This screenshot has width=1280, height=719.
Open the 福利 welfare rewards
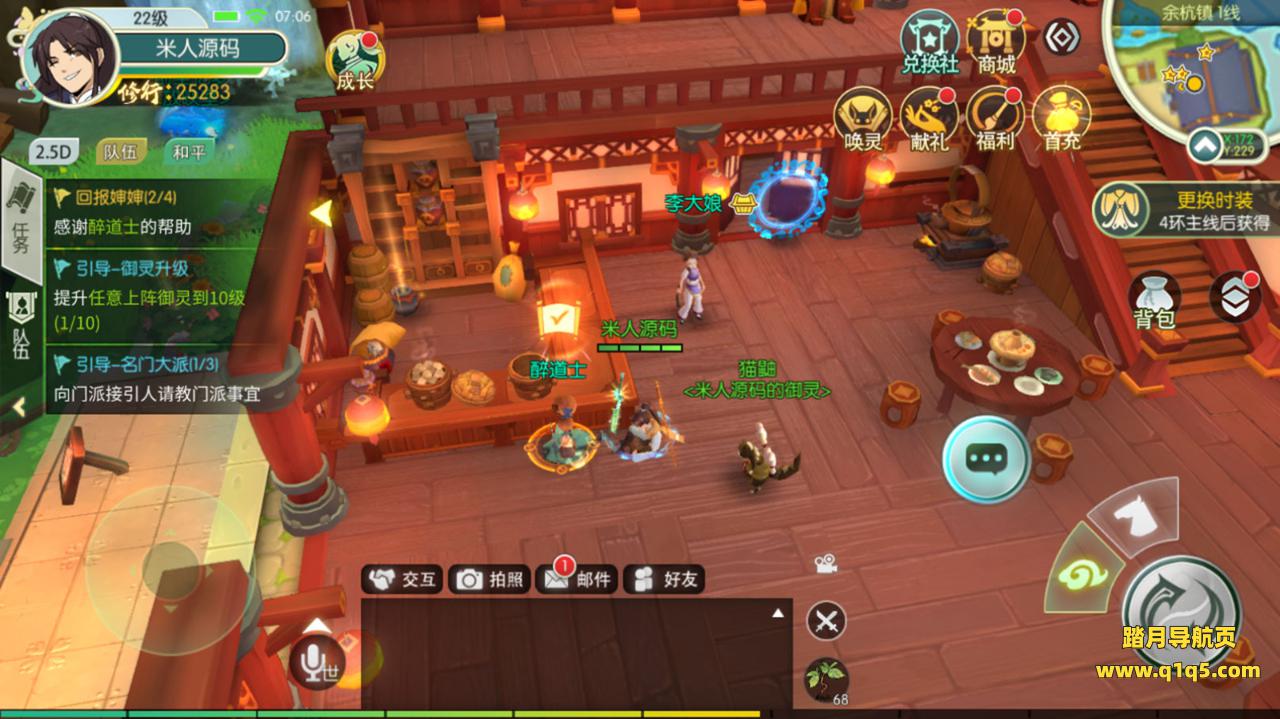point(995,118)
